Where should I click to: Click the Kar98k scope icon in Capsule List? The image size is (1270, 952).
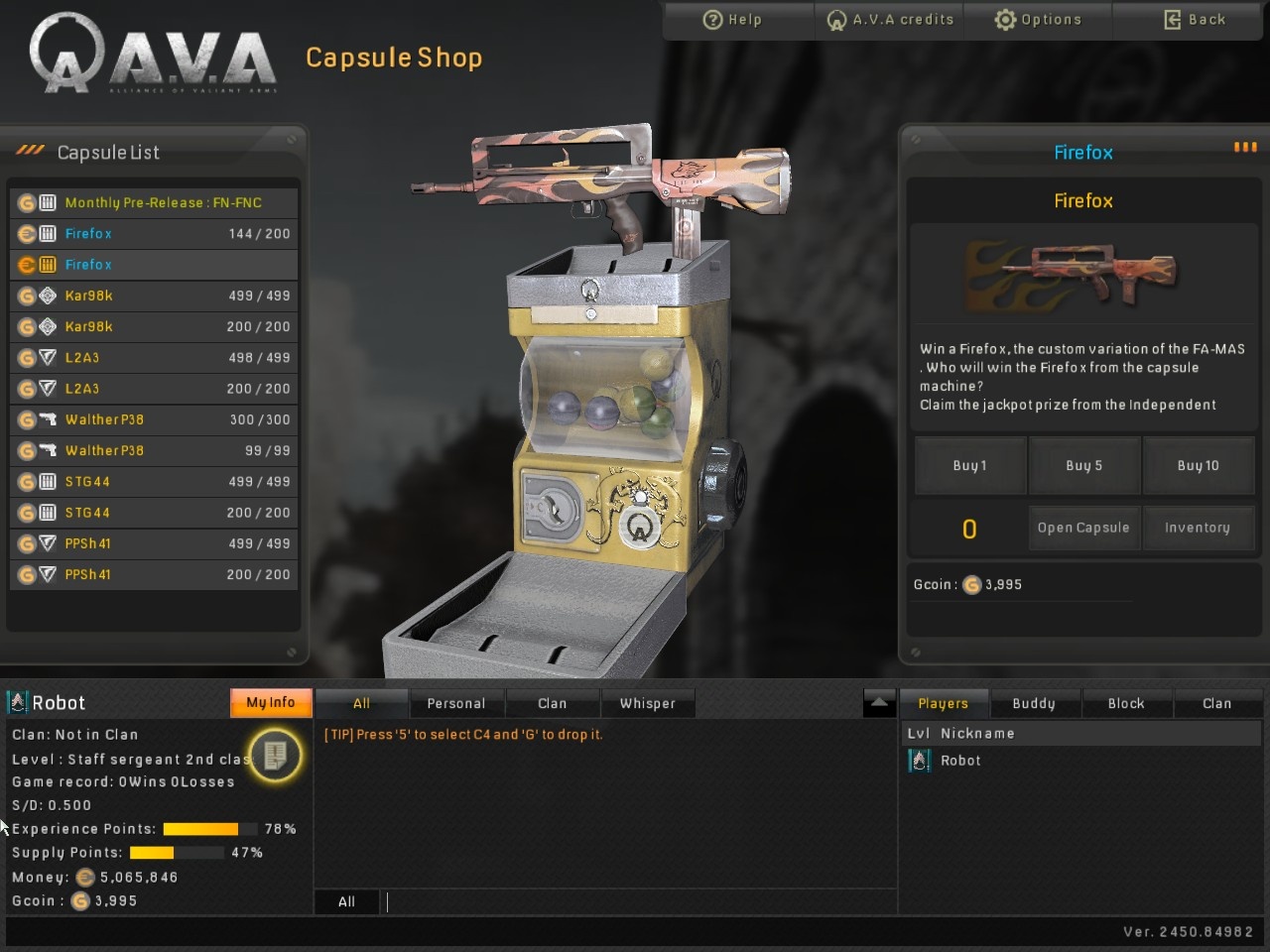point(48,296)
